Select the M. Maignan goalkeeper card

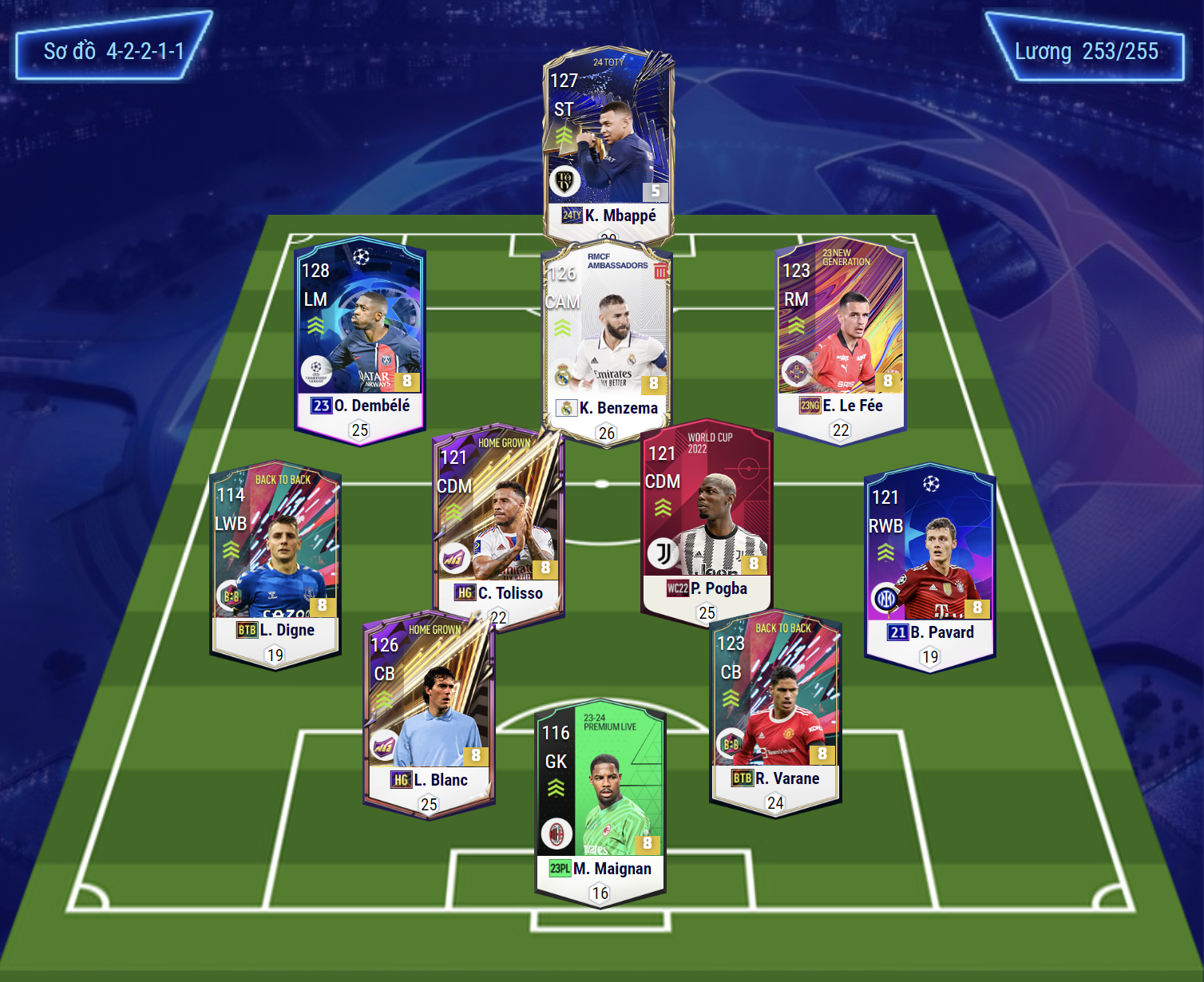pos(600,798)
